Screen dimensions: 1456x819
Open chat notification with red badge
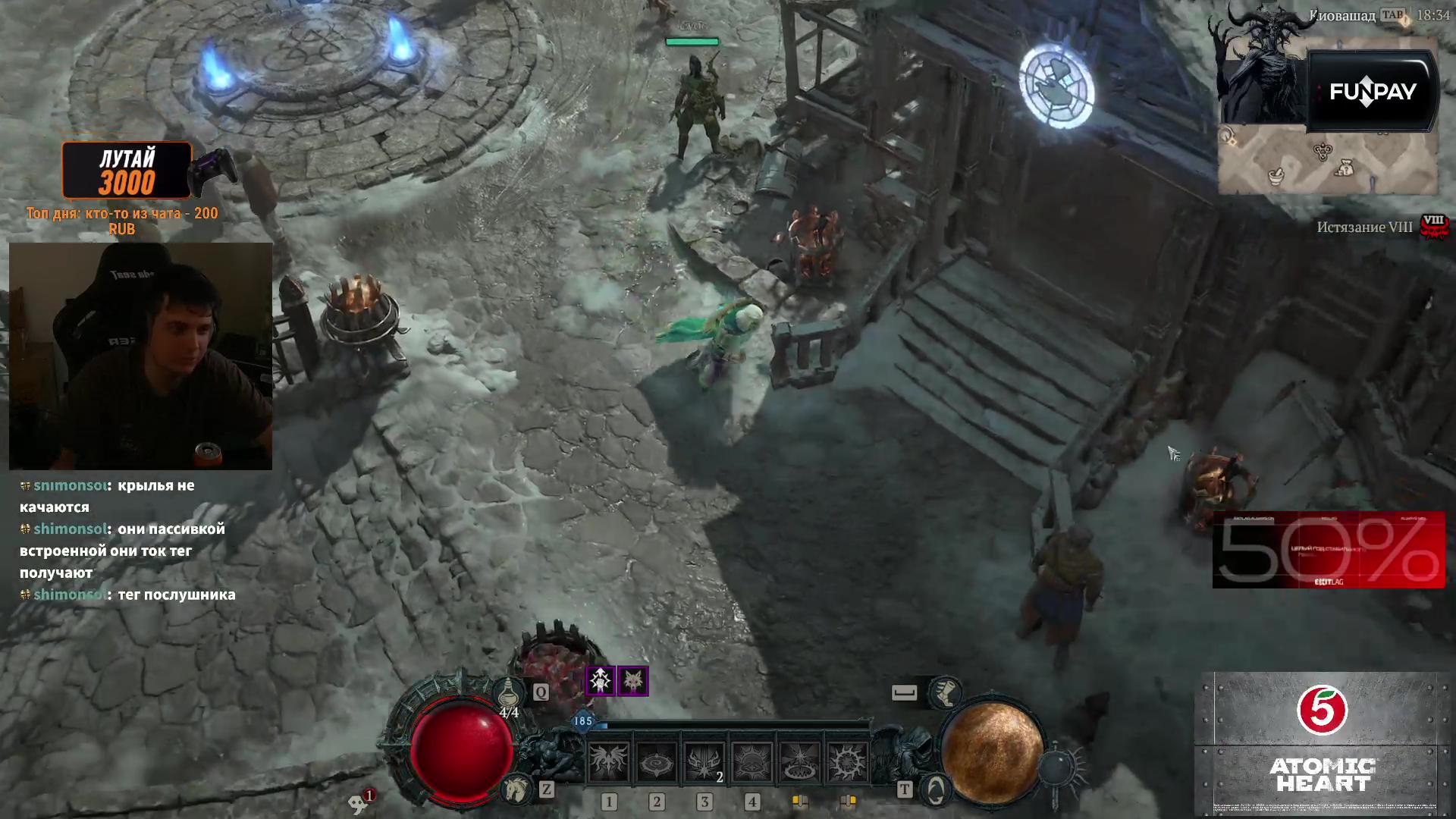click(x=361, y=801)
